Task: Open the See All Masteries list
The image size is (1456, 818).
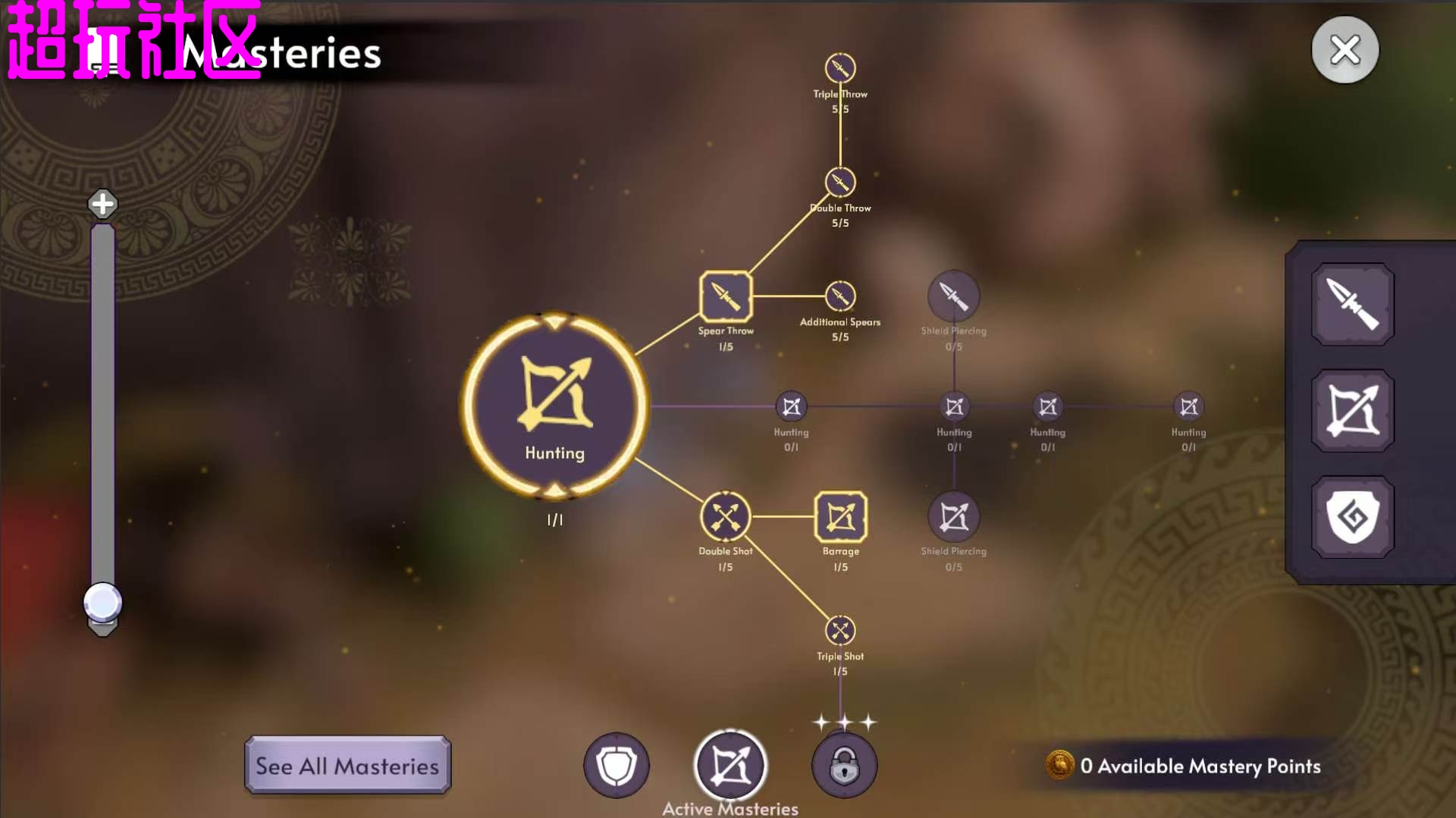Action: coord(347,765)
